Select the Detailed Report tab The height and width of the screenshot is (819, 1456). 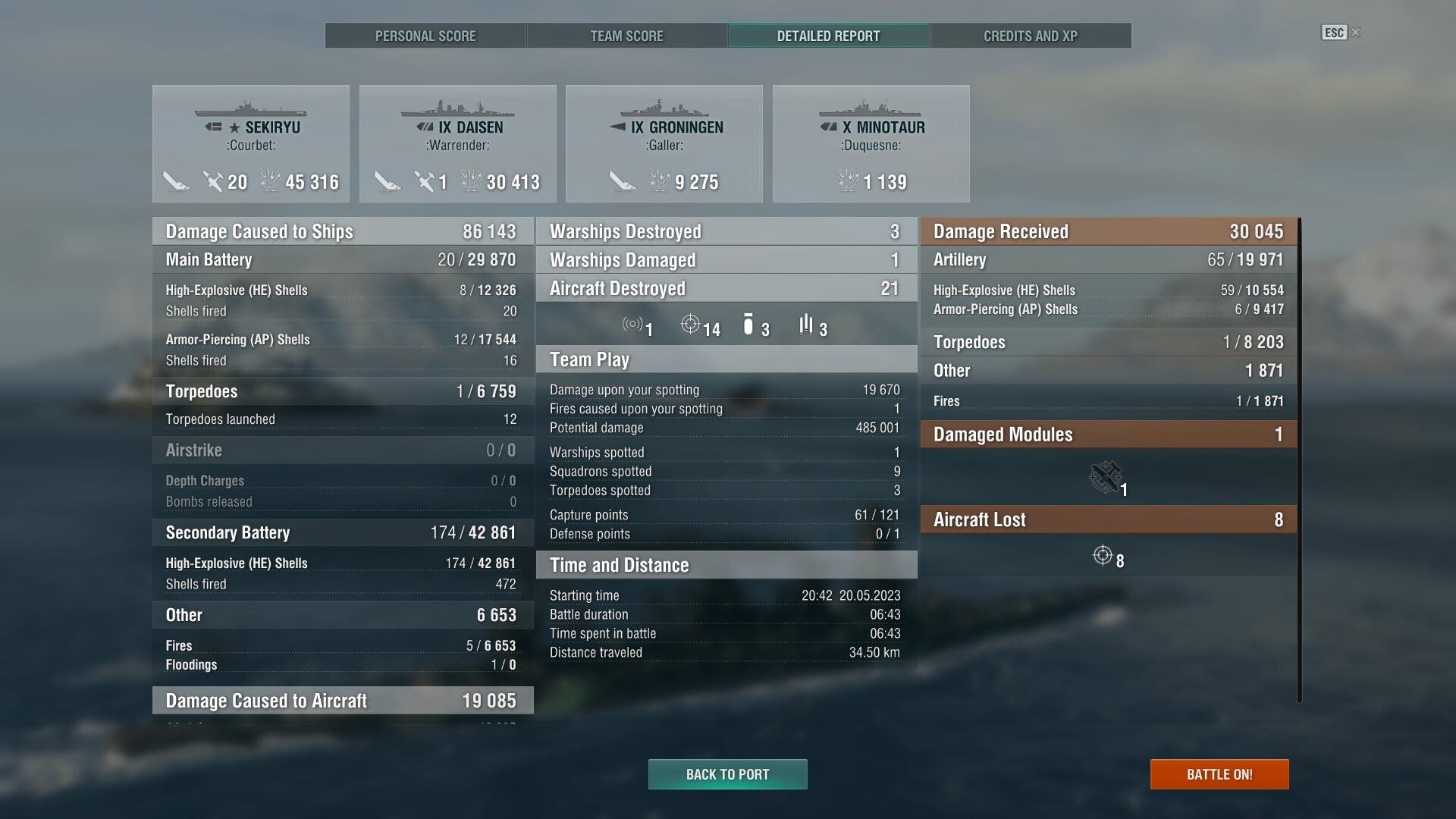click(x=828, y=36)
